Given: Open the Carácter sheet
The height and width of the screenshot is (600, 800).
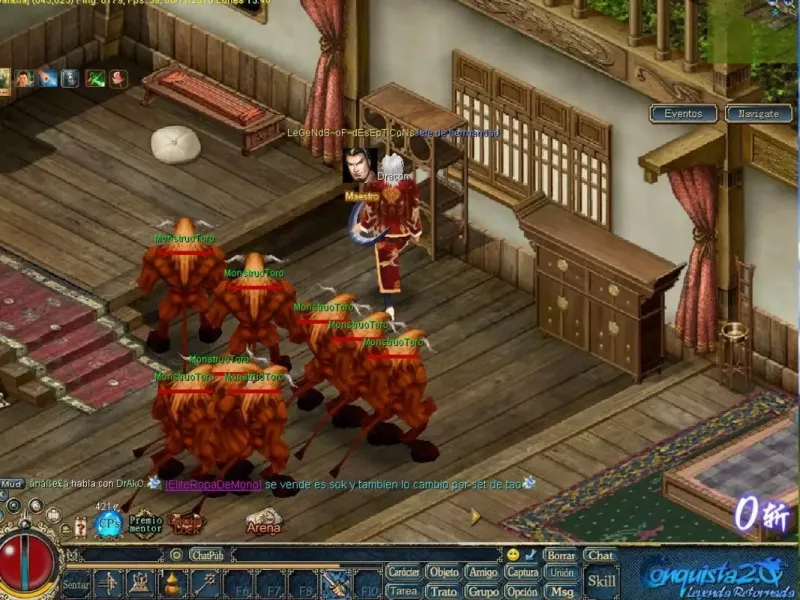Looking at the screenshot, I should point(404,572).
